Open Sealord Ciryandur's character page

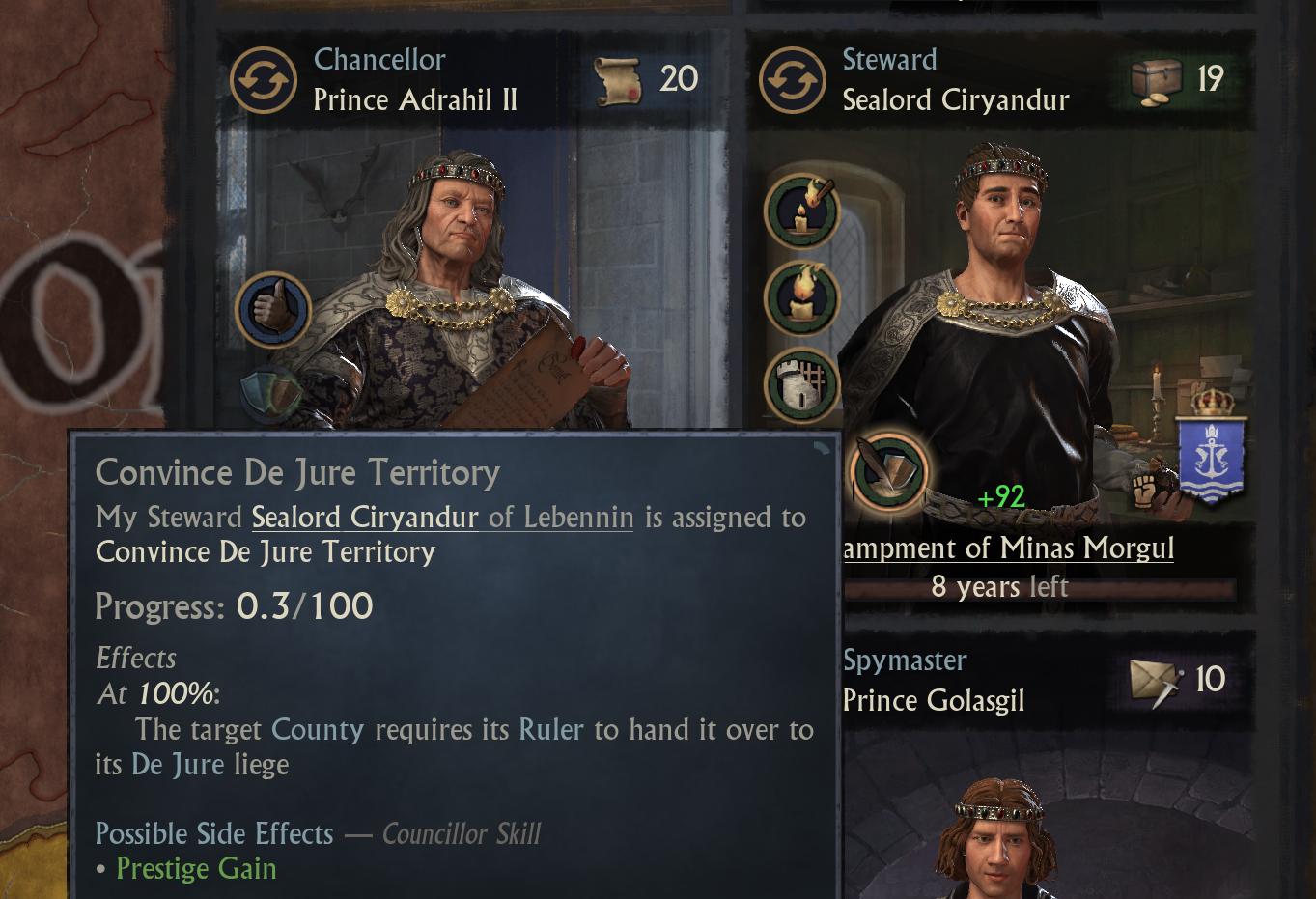365,518
